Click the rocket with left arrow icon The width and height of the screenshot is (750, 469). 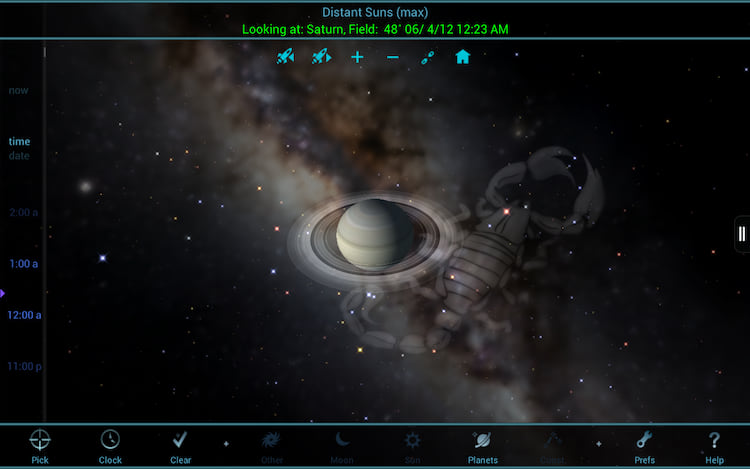pos(286,57)
